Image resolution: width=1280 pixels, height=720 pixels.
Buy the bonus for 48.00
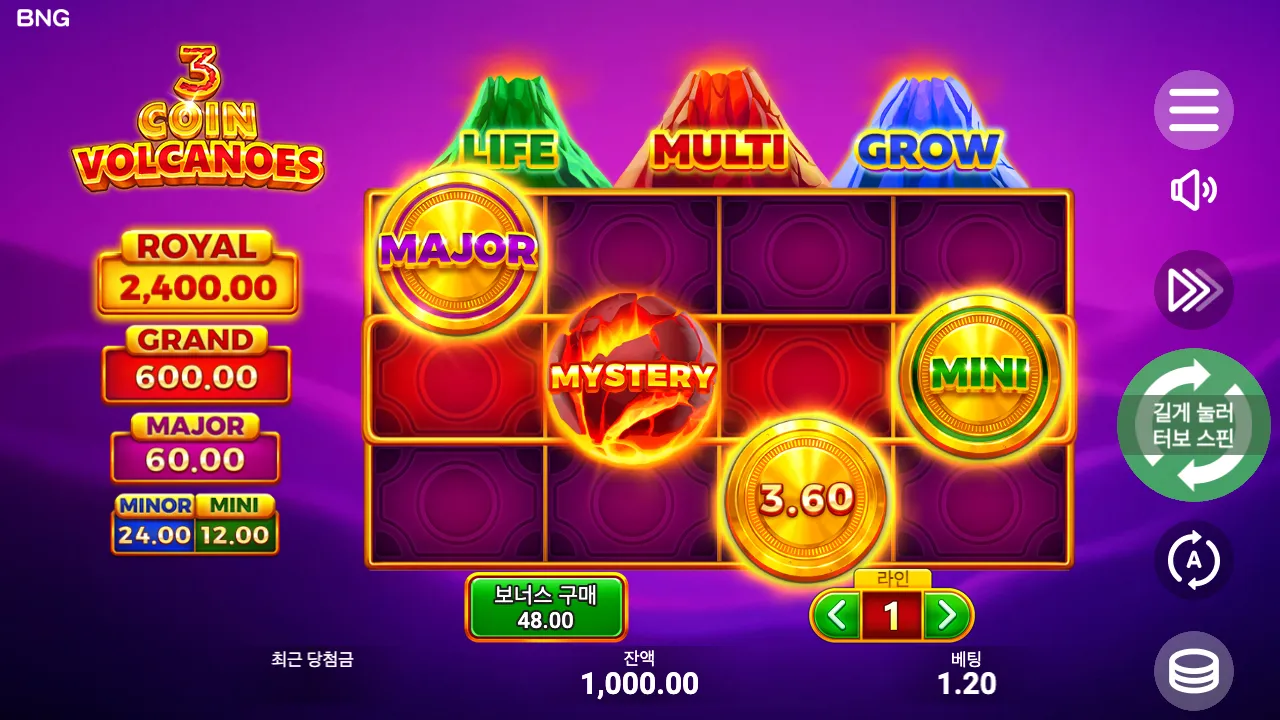tap(546, 605)
